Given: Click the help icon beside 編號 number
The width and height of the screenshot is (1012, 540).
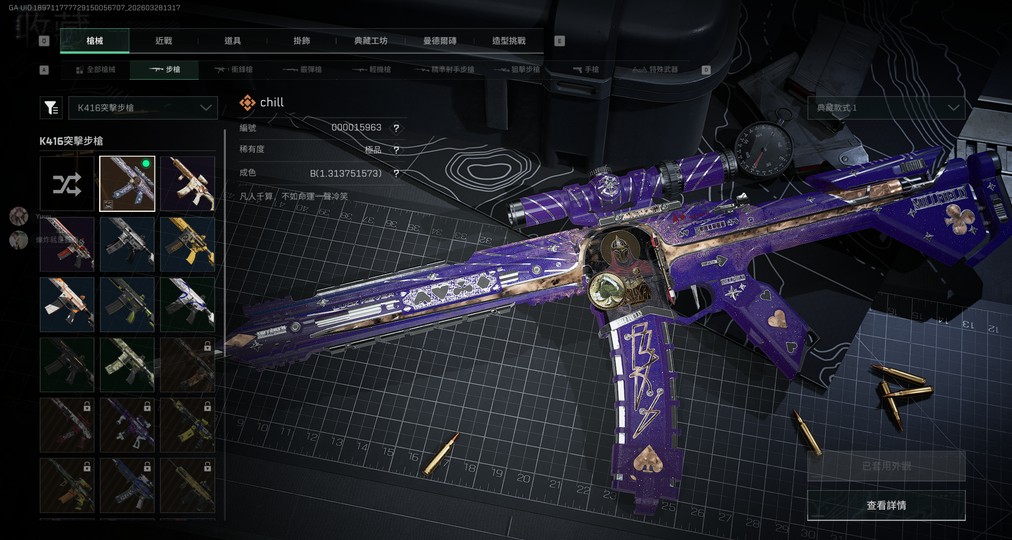Looking at the screenshot, I should pyautogui.click(x=396, y=128).
